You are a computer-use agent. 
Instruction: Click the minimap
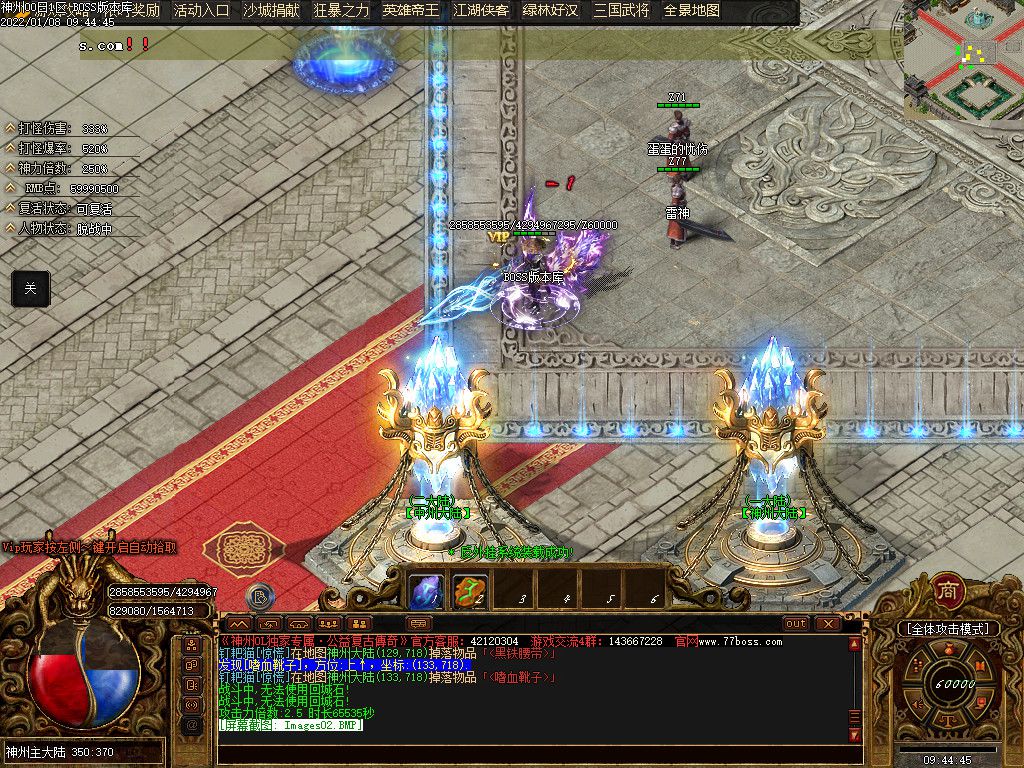click(x=963, y=60)
